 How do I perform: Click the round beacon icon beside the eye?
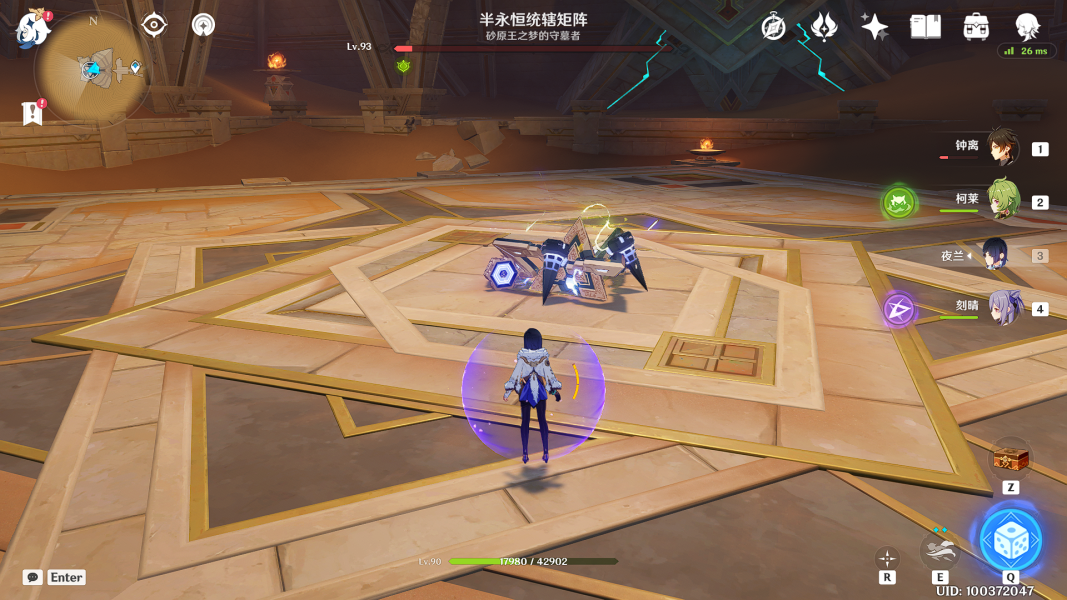coord(203,25)
